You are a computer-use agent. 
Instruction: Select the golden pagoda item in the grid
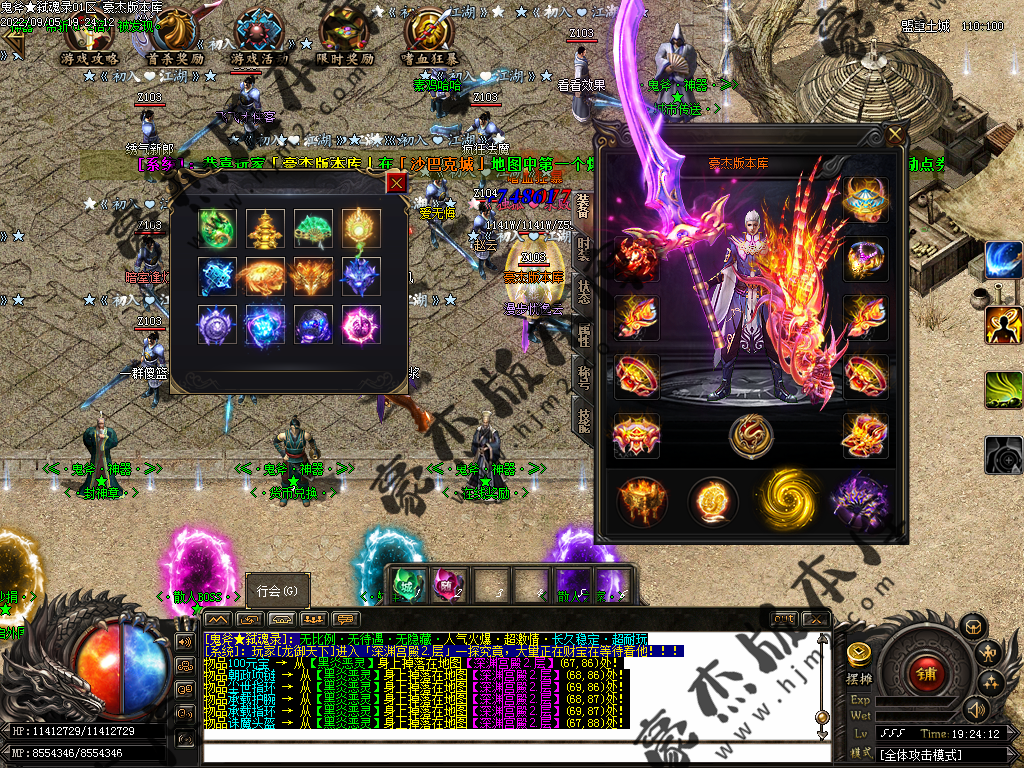click(265, 228)
